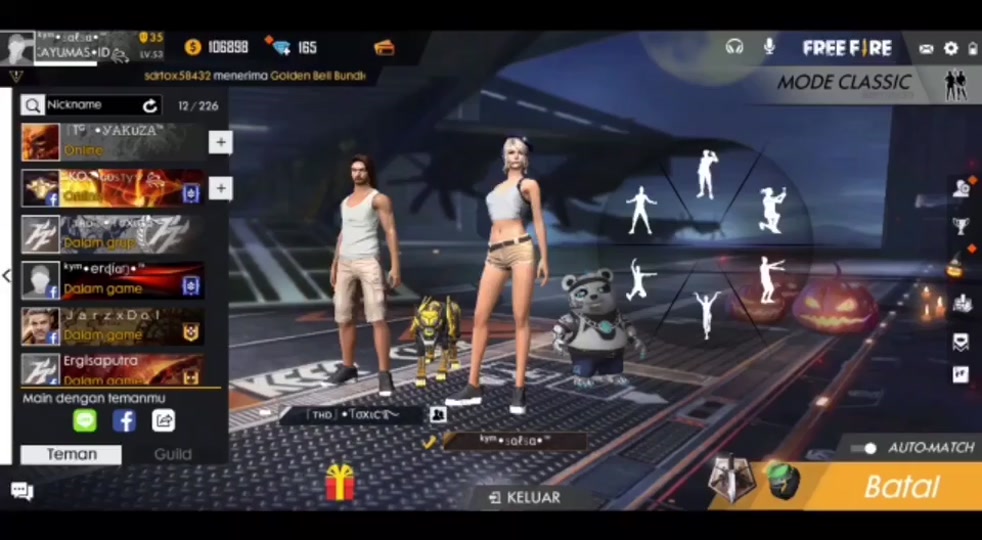Cancel matchmaking with the Batal button
The image size is (982, 540).
click(900, 487)
